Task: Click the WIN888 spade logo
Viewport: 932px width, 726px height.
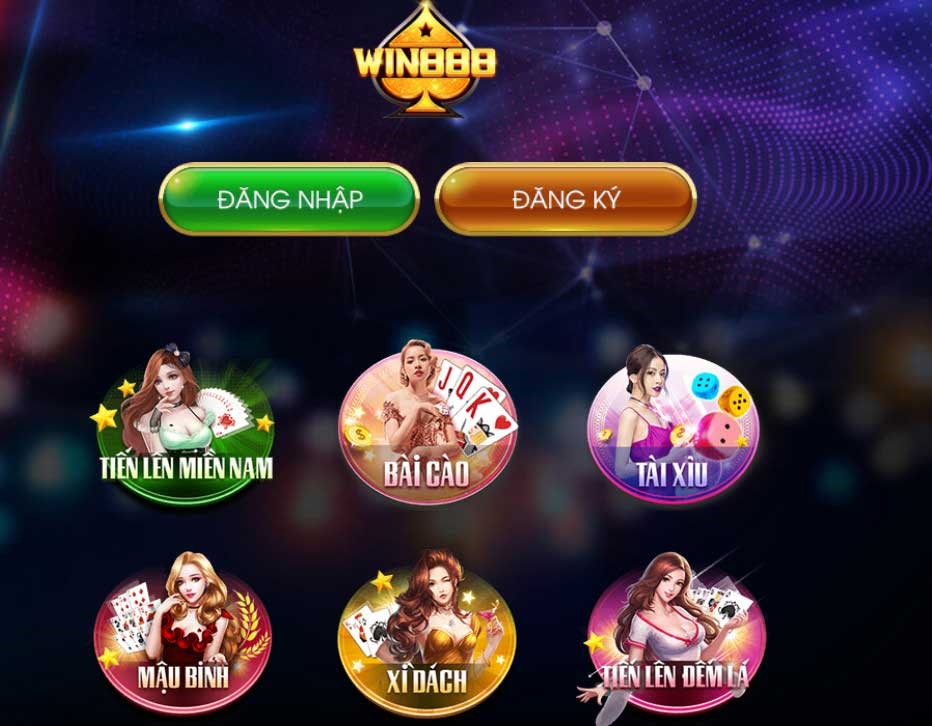Action: pyautogui.click(x=425, y=60)
